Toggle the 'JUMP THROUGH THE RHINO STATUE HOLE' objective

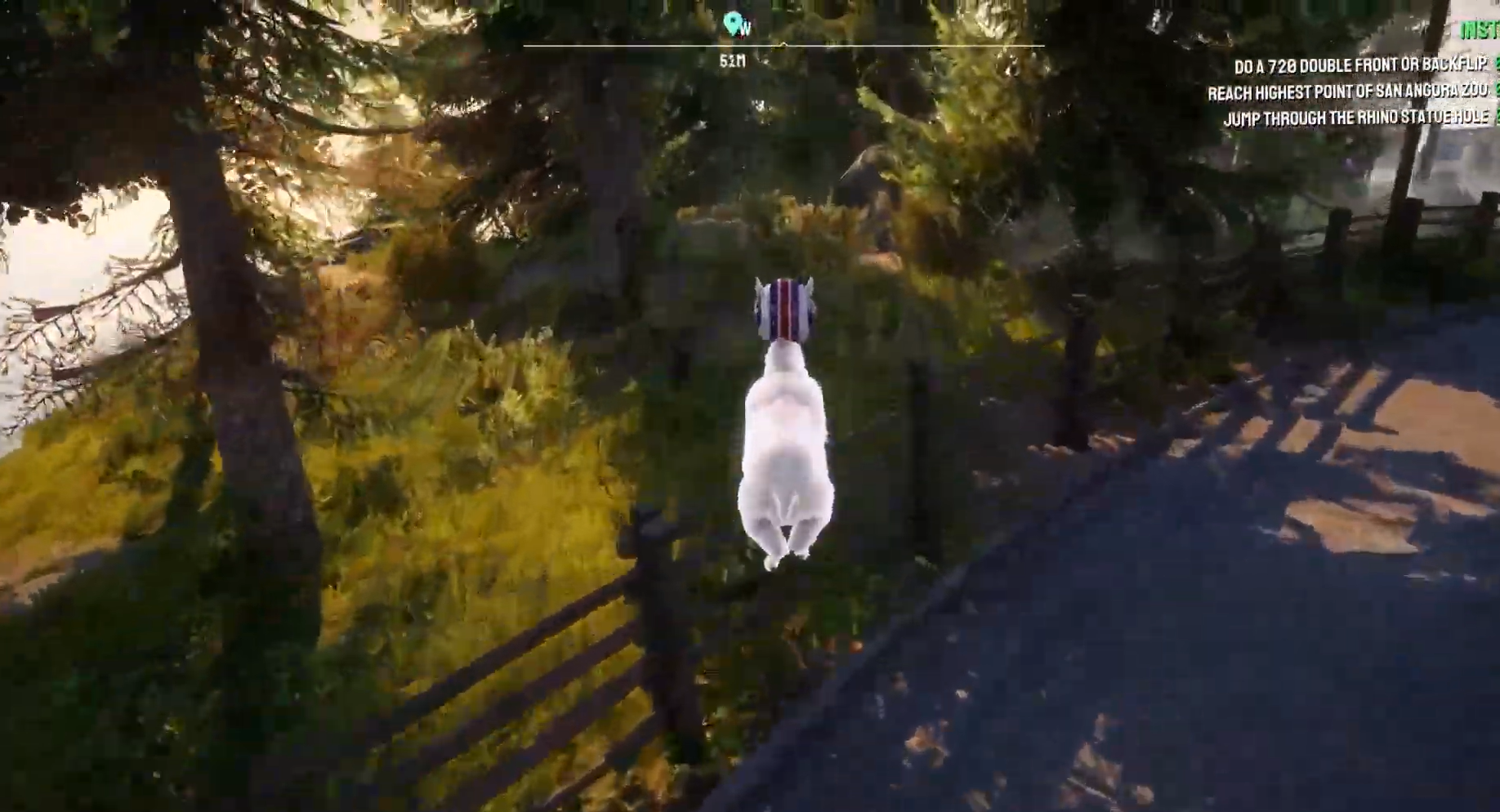1358,117
